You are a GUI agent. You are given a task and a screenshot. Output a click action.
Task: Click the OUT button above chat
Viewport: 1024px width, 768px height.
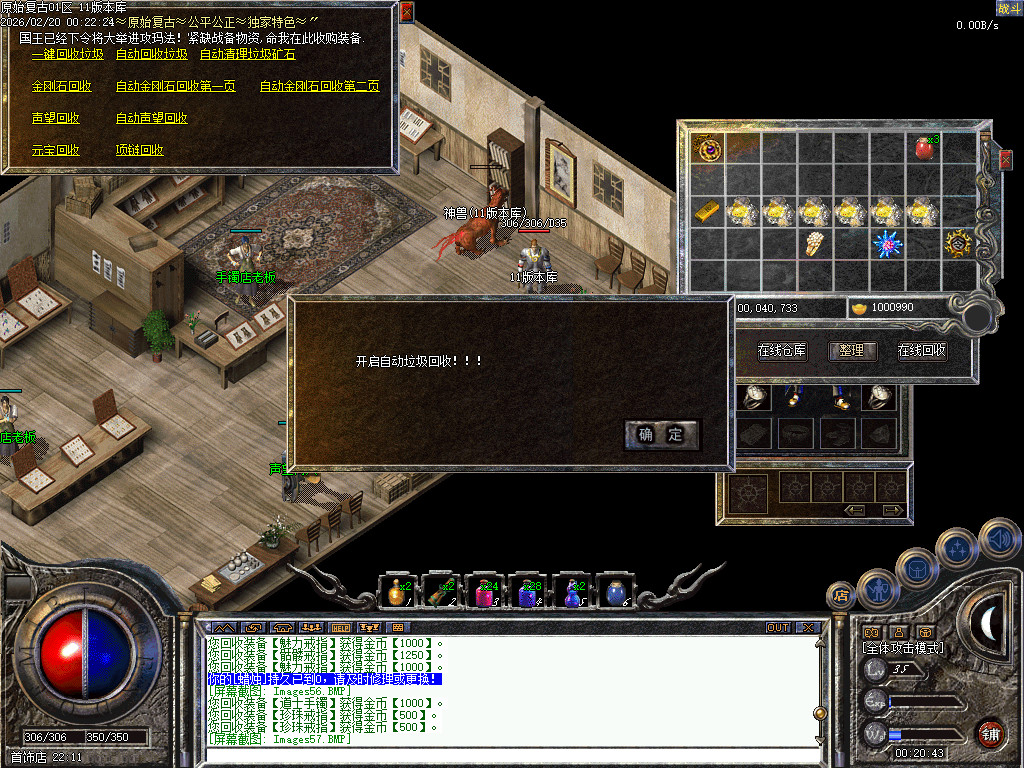(x=778, y=628)
